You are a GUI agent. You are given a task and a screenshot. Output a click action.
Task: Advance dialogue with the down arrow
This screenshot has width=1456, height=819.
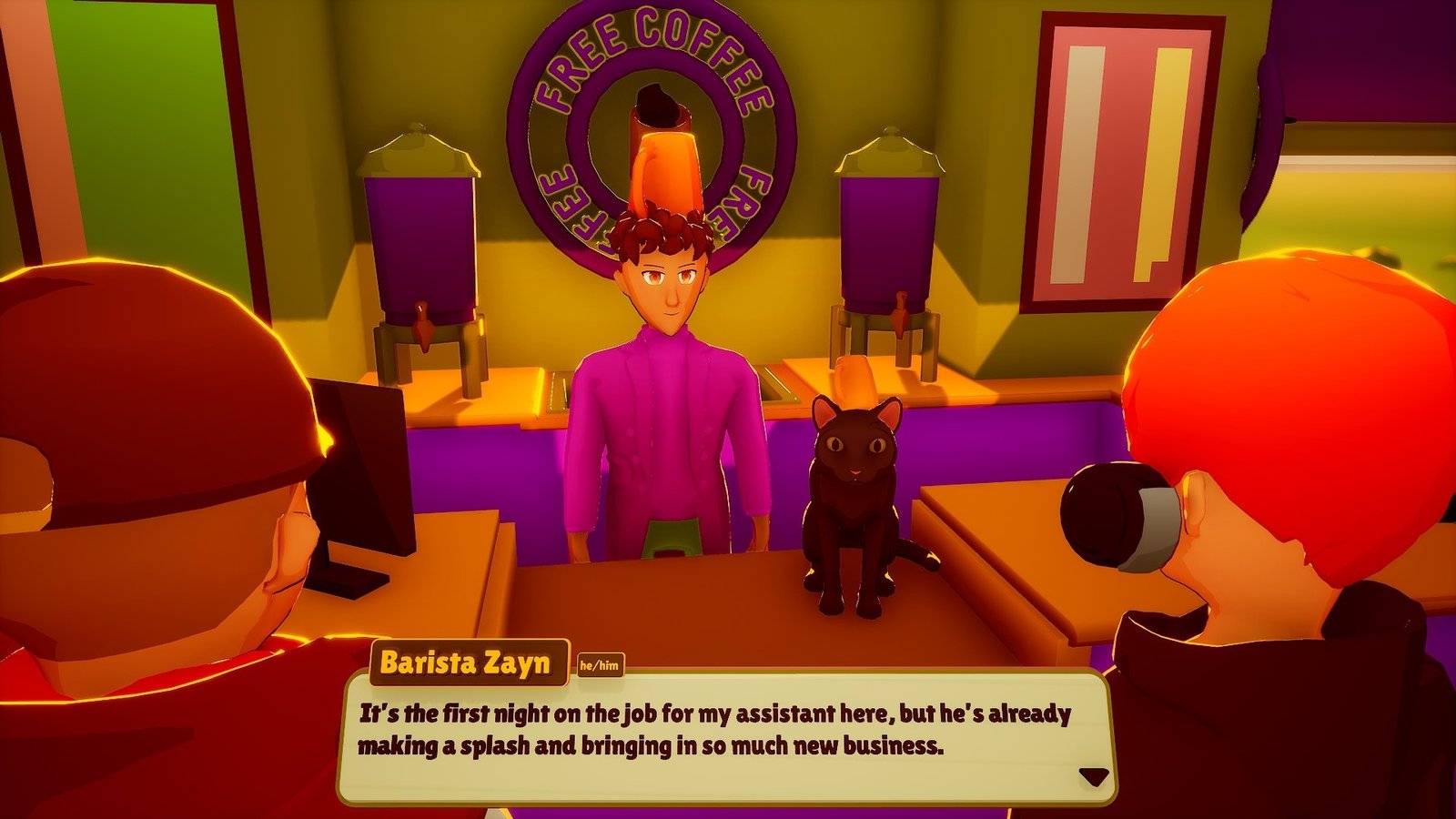click(x=1093, y=776)
